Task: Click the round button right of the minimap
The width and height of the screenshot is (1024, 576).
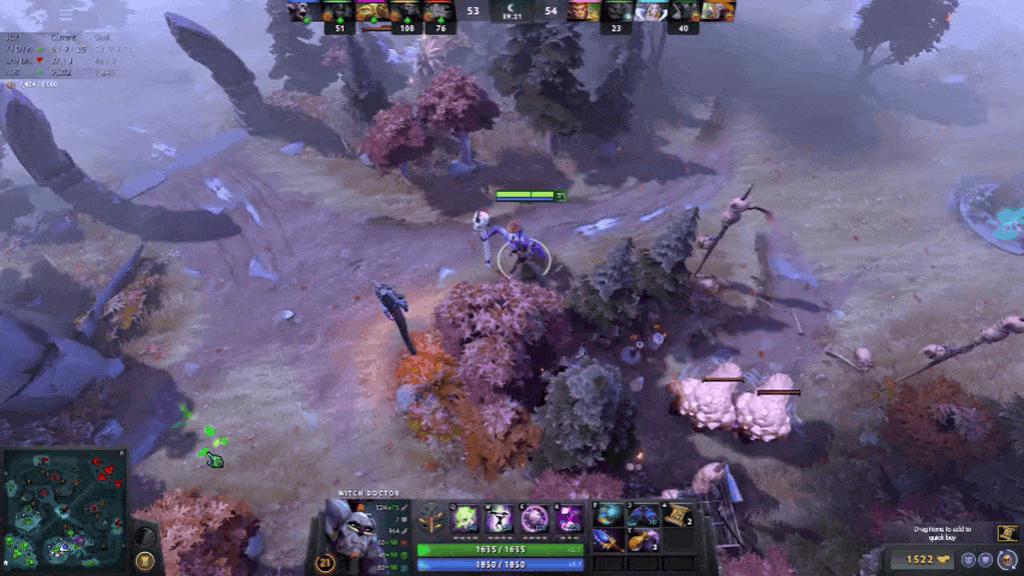Action: click(x=145, y=560)
